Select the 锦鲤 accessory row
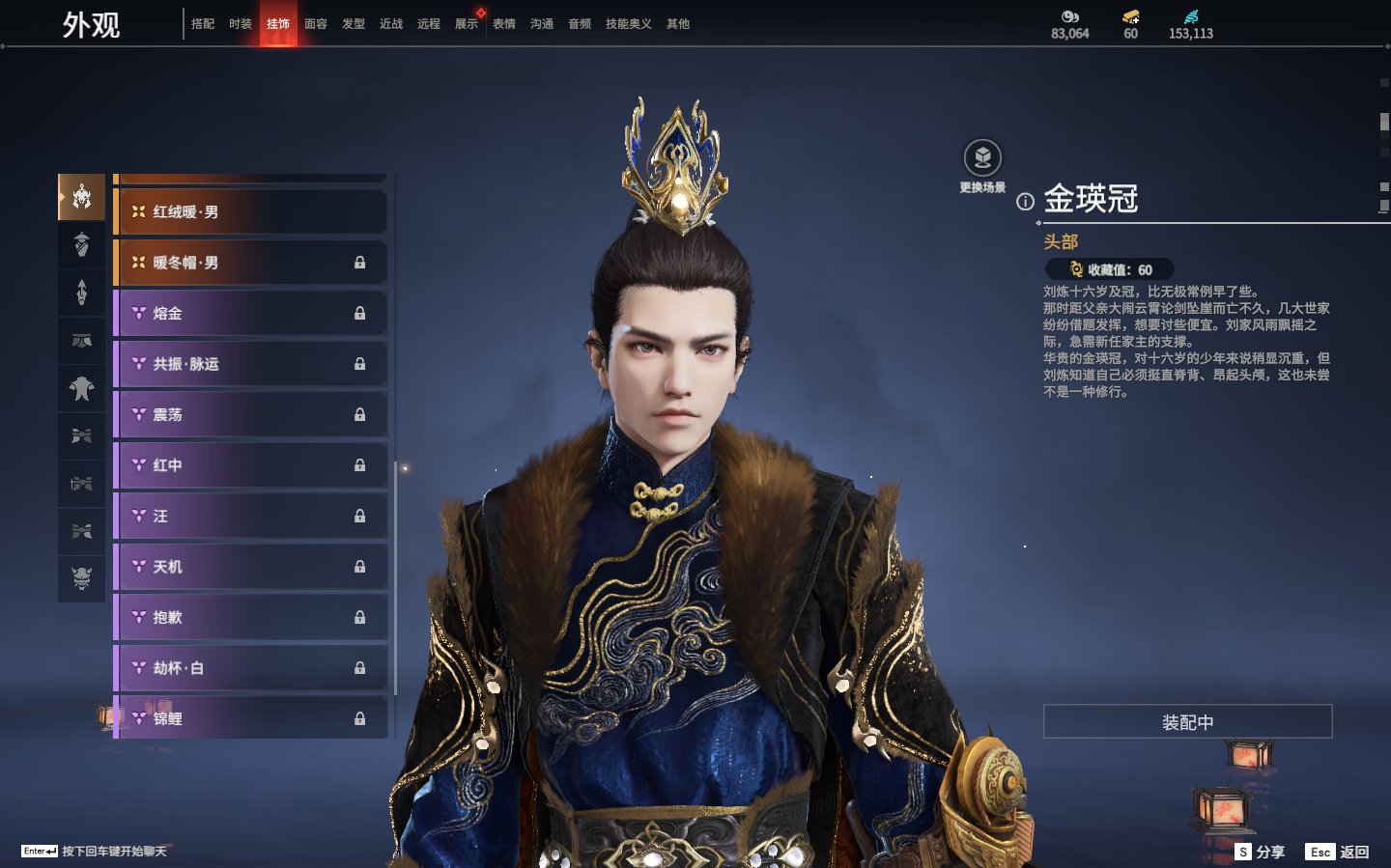 click(251, 718)
